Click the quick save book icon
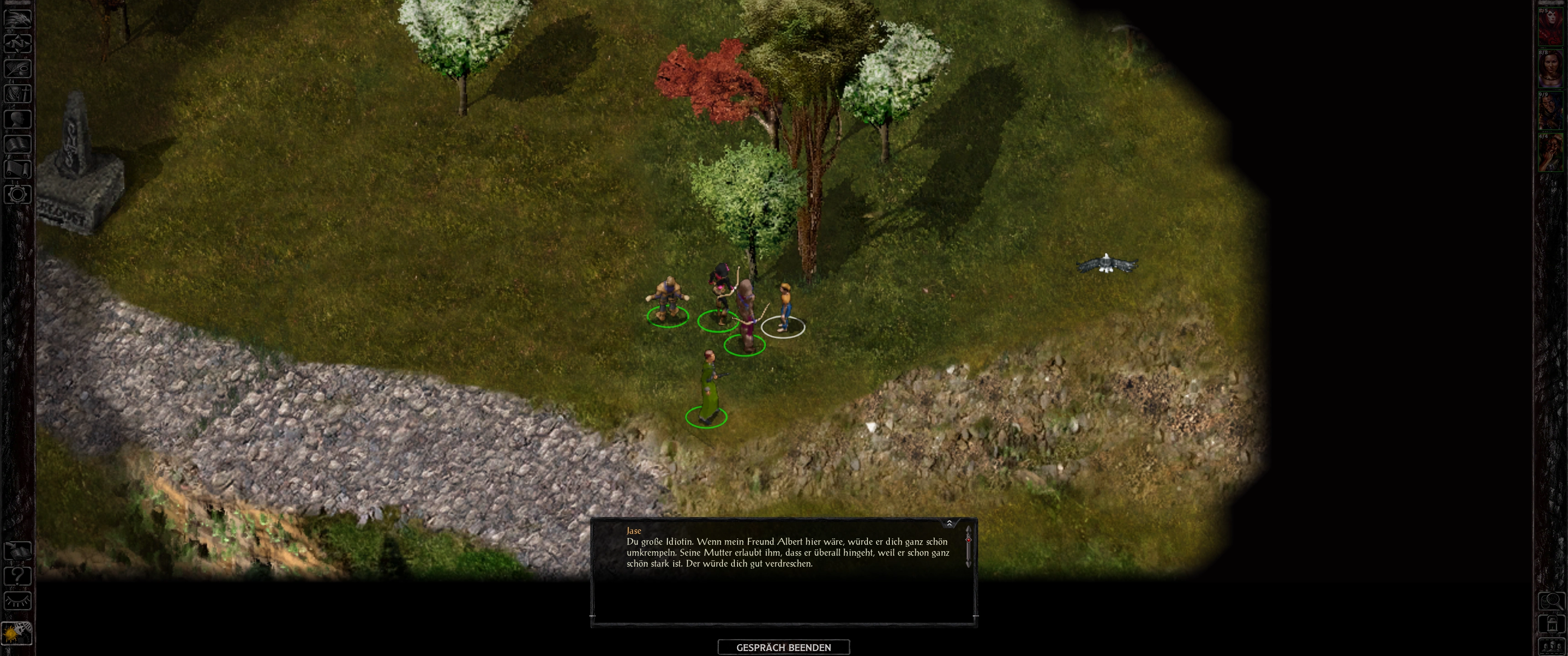 tap(17, 550)
